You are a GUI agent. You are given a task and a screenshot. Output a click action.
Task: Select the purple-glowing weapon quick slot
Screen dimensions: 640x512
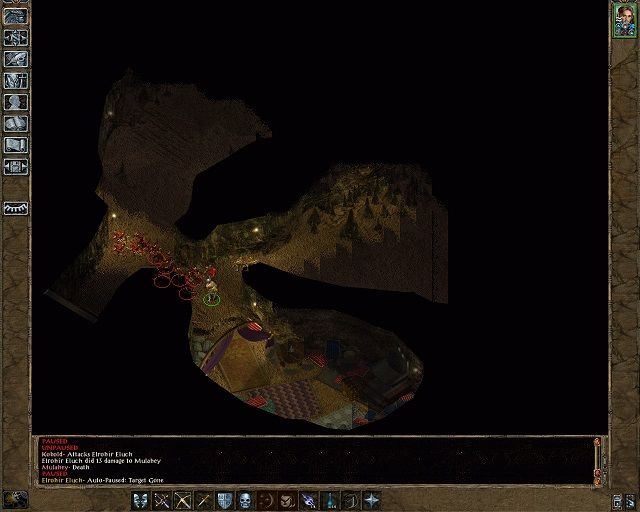pyautogui.click(x=309, y=500)
